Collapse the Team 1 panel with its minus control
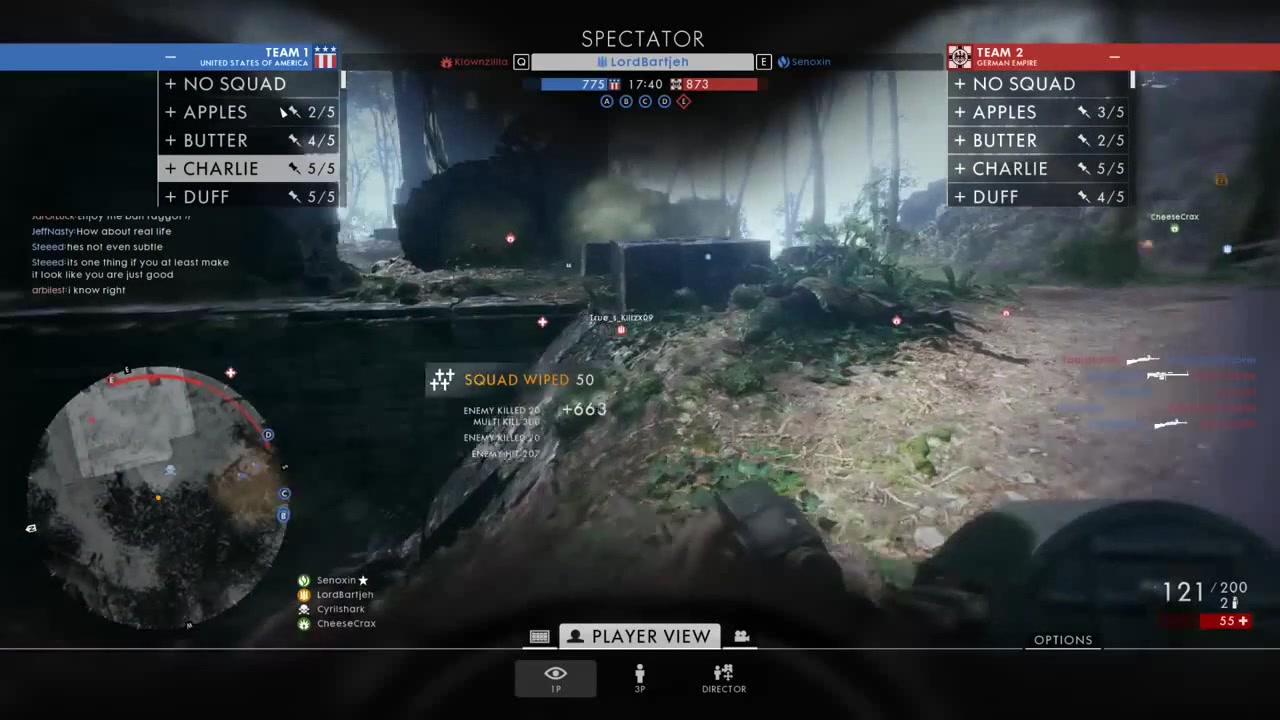This screenshot has height=720, width=1280. point(170,57)
